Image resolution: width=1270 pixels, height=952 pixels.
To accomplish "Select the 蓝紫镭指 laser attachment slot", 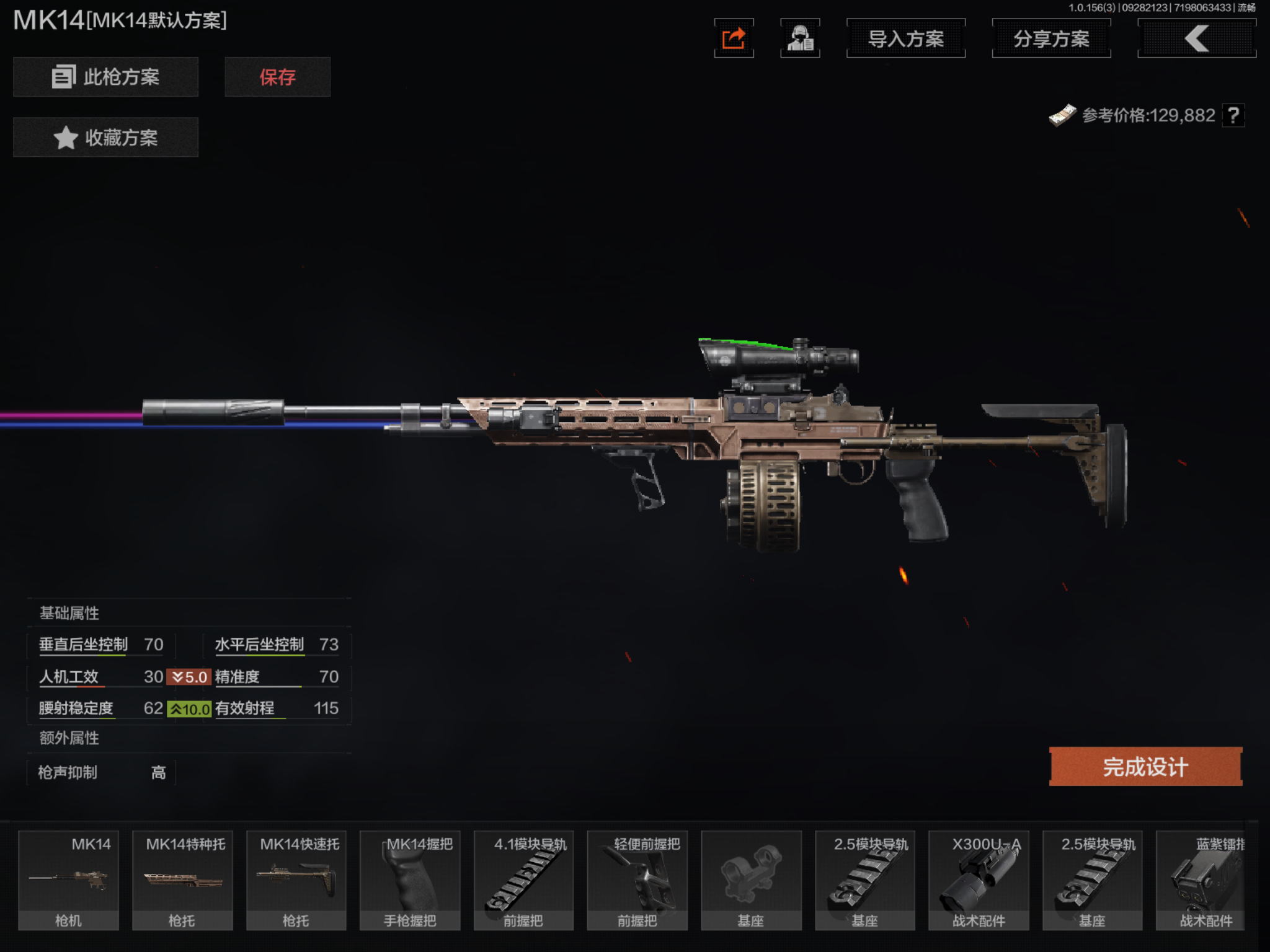I will pyautogui.click(x=1206, y=880).
